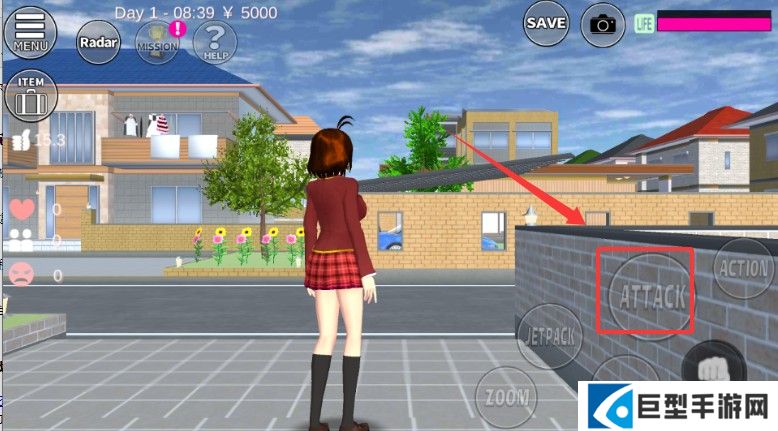The image size is (778, 431).
Task: Toggle the Radar button
Action: pos(98,42)
